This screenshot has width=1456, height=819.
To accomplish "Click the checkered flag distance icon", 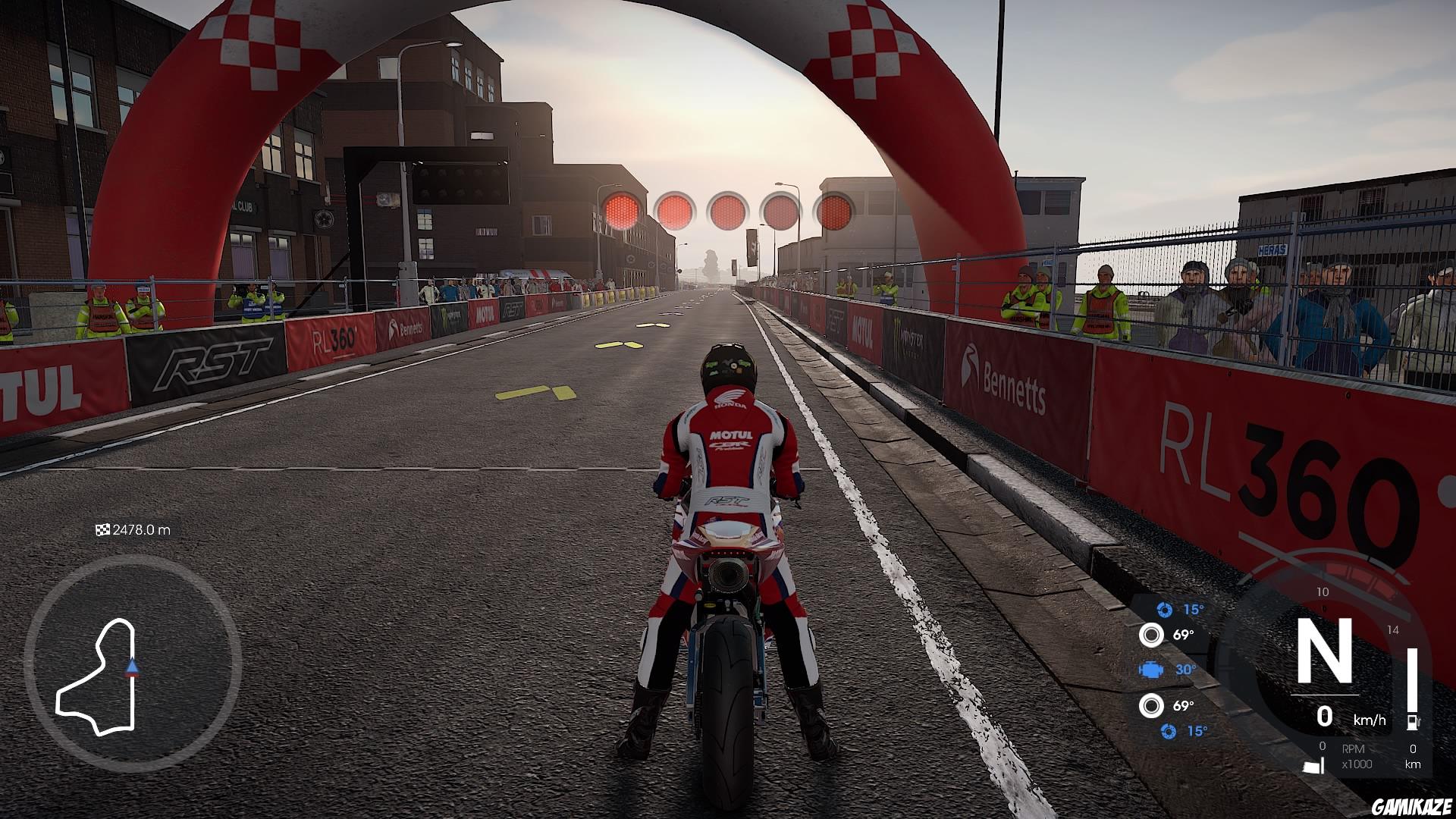I will pos(102,530).
